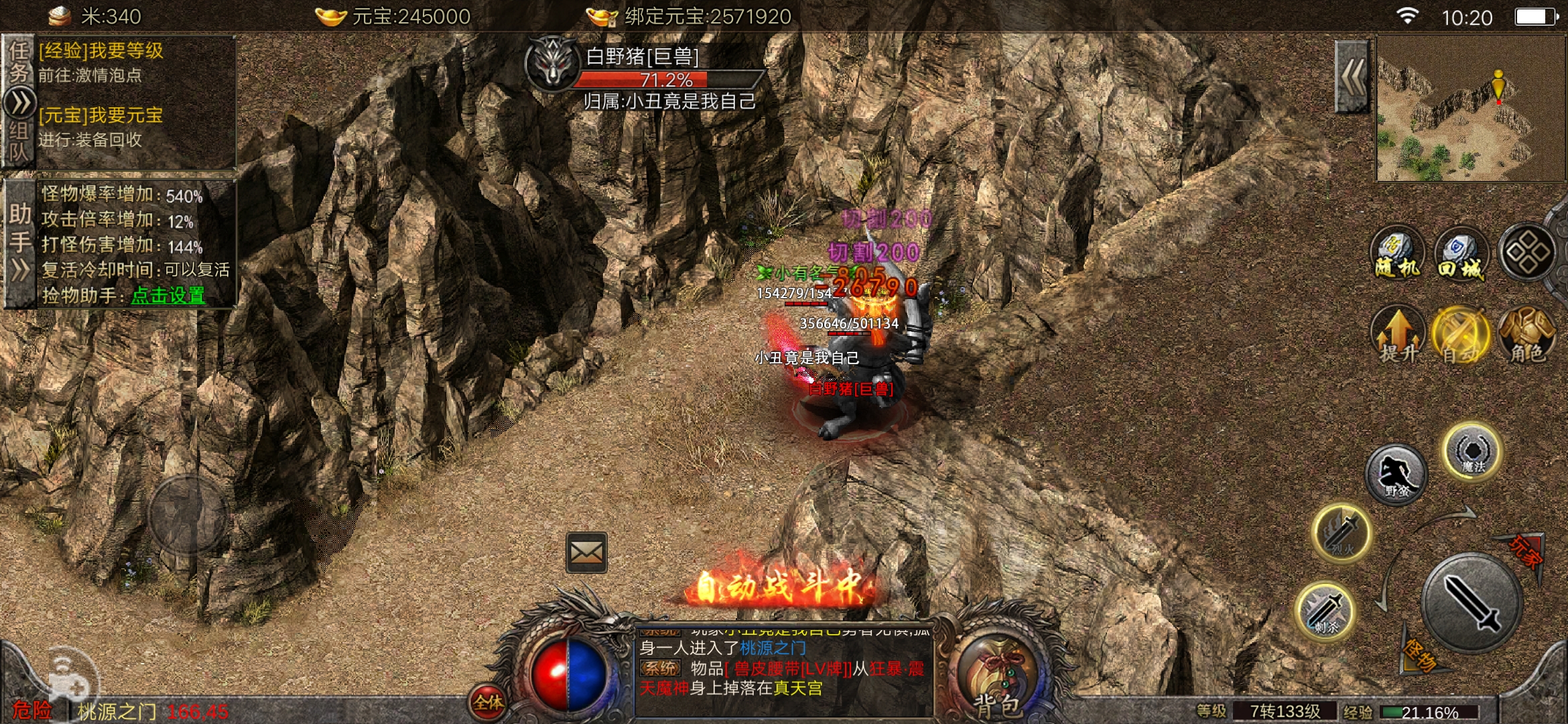Open the four-diamond menu grid button
The height and width of the screenshot is (724, 1568).
click(1527, 252)
